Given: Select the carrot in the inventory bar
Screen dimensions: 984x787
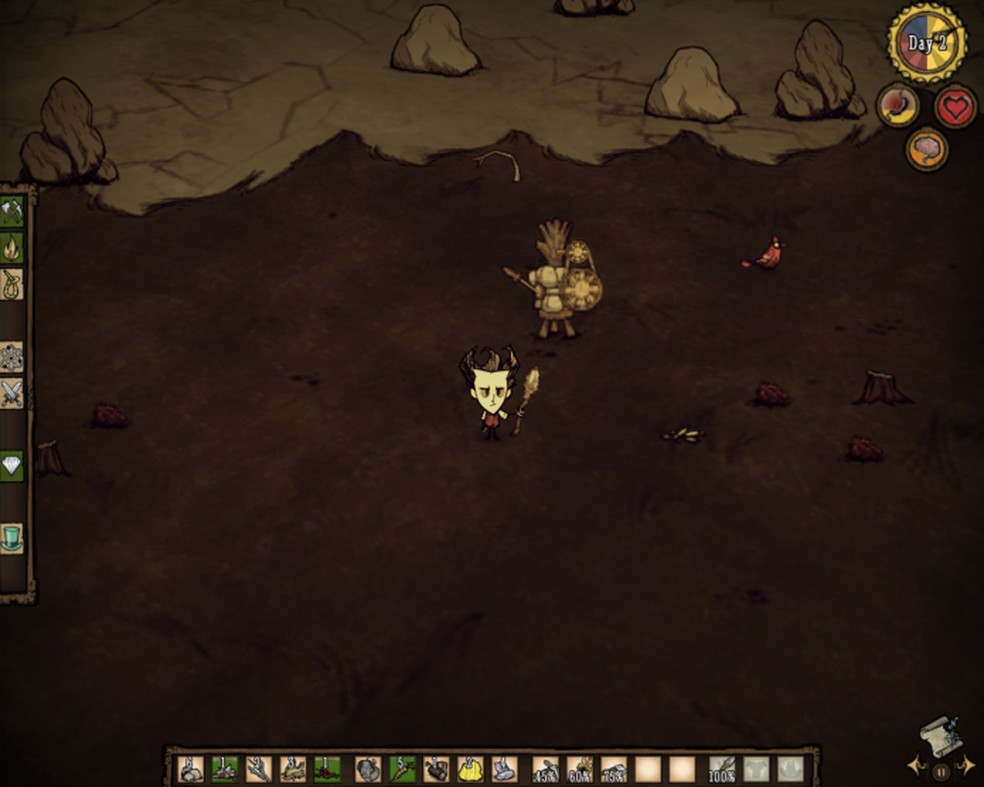Looking at the screenshot, I should (x=402, y=769).
